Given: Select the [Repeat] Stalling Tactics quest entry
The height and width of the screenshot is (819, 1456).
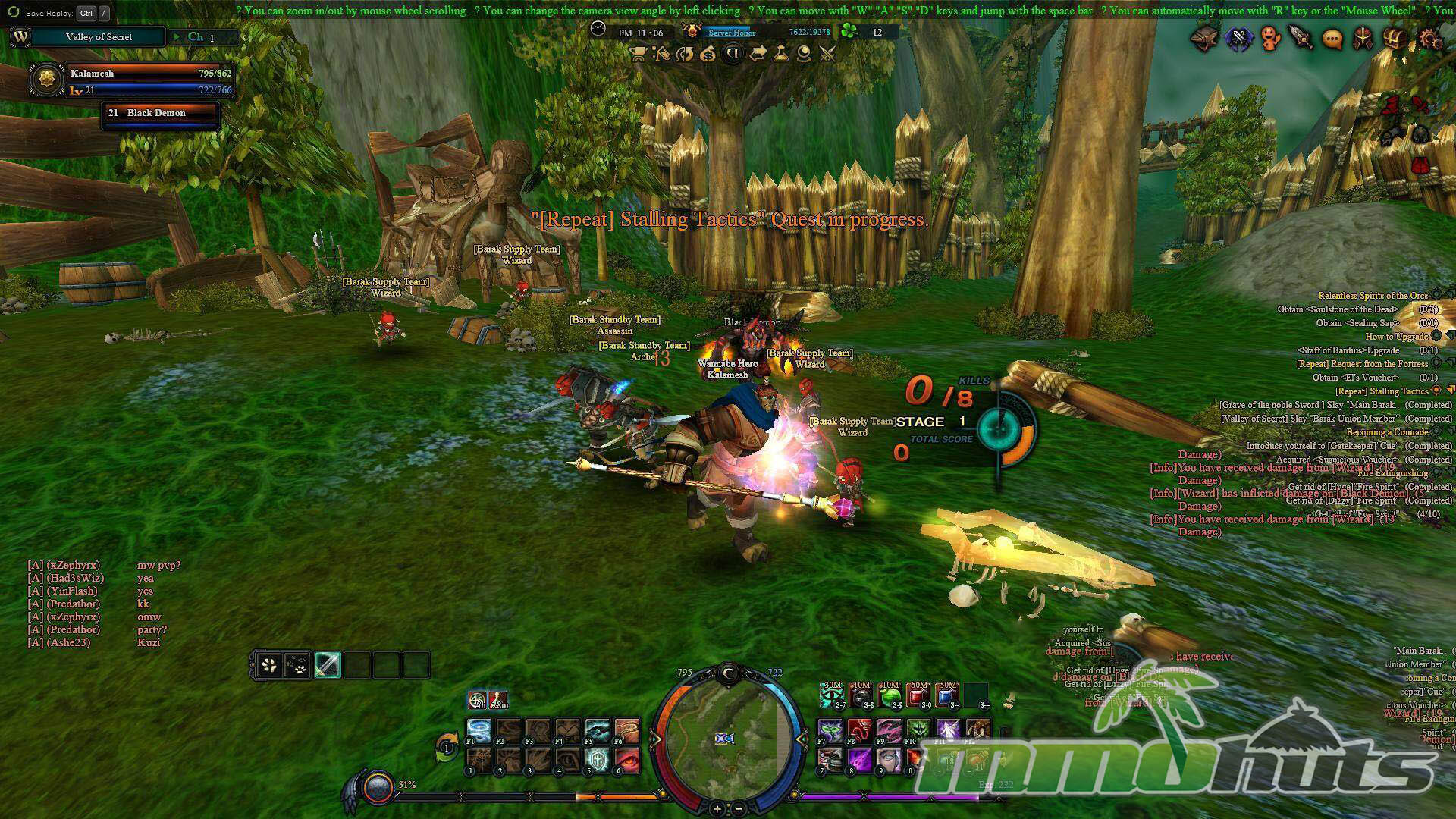Looking at the screenshot, I should pos(1382,391).
